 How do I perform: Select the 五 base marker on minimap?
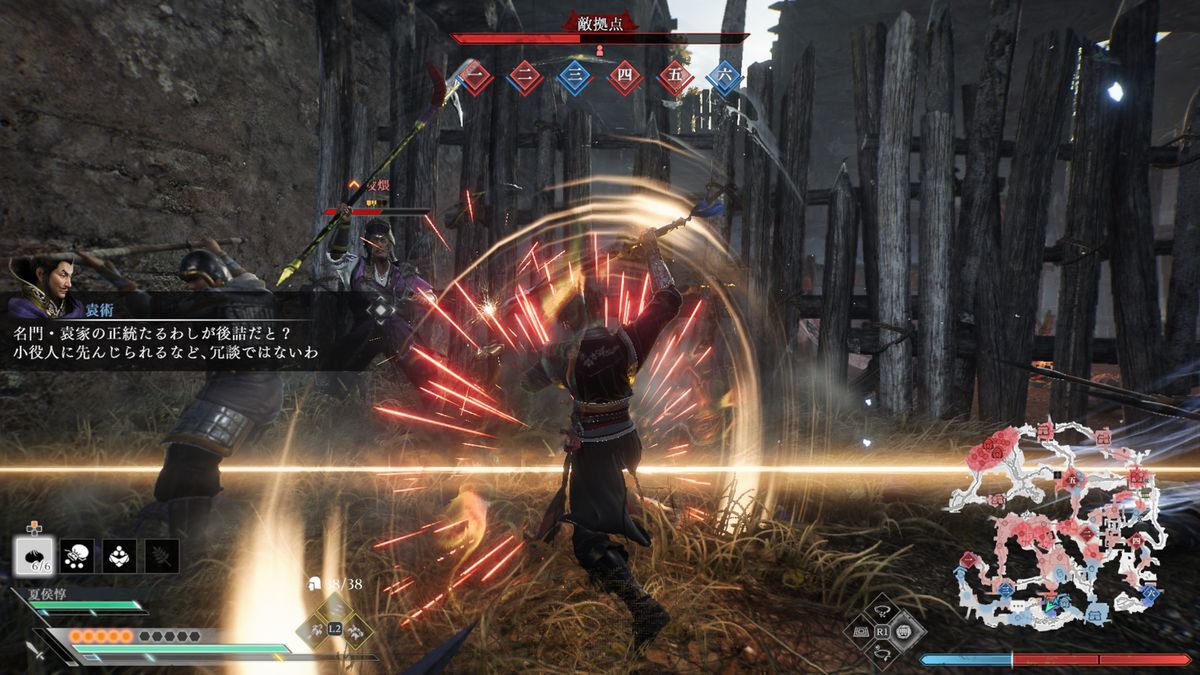tap(1071, 479)
